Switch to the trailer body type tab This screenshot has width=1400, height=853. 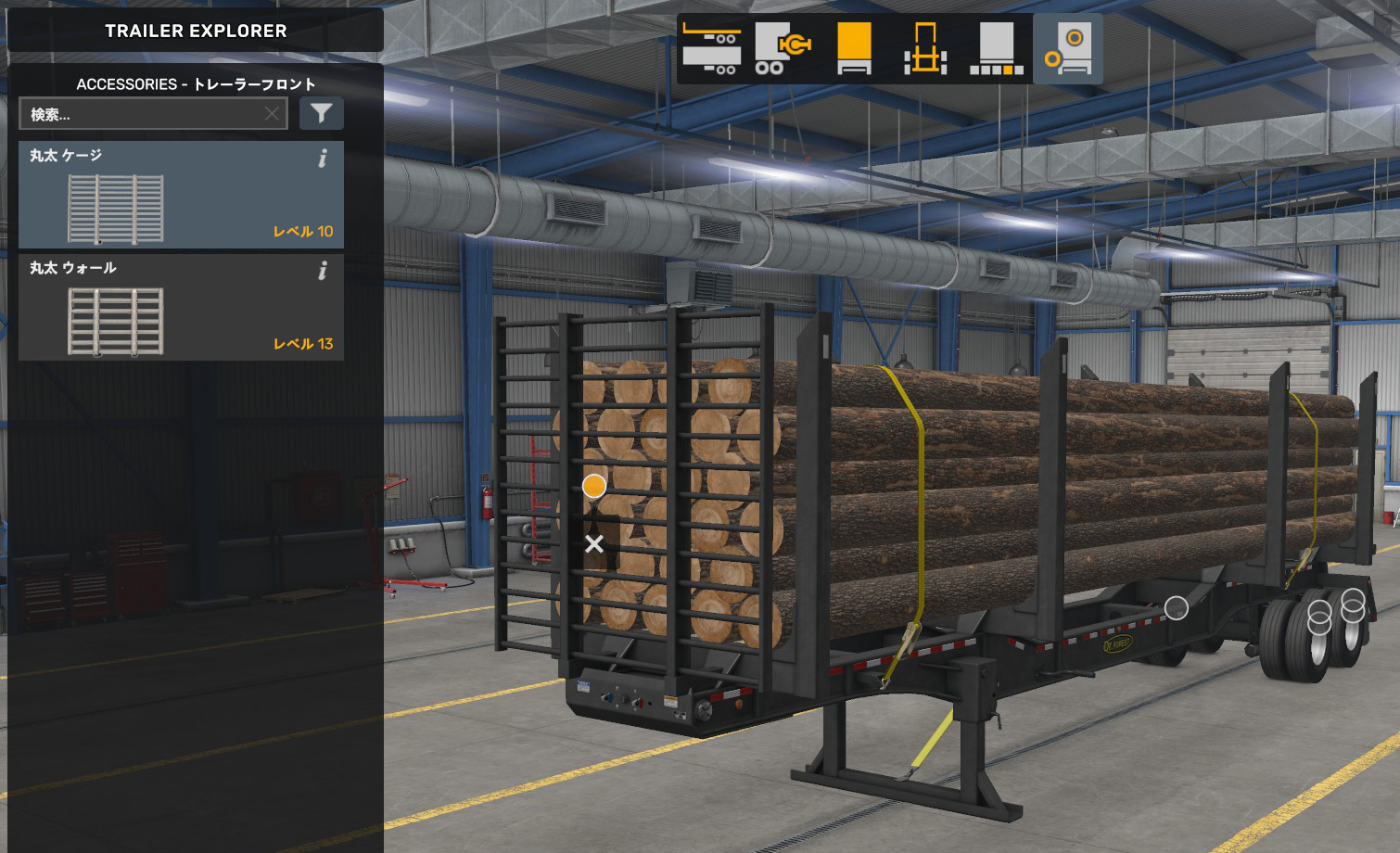coord(711,49)
